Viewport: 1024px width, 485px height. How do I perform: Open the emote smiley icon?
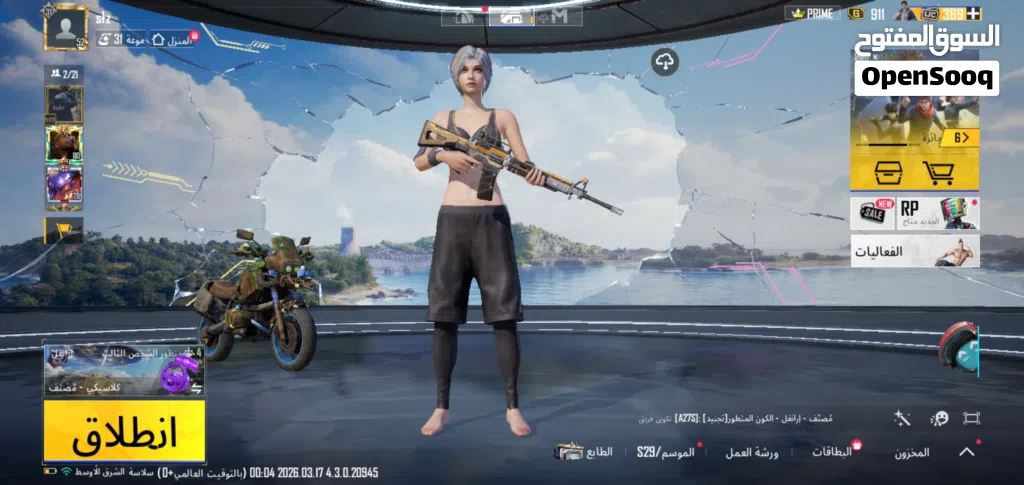[939, 418]
